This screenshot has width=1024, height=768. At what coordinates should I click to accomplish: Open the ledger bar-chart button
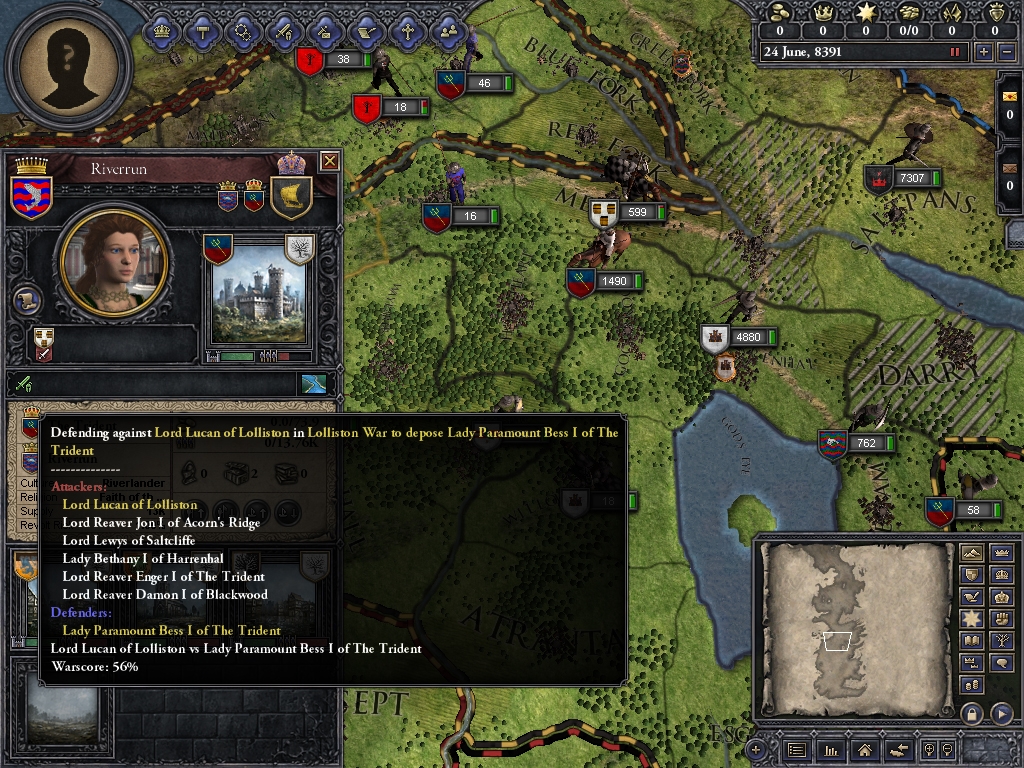(831, 749)
